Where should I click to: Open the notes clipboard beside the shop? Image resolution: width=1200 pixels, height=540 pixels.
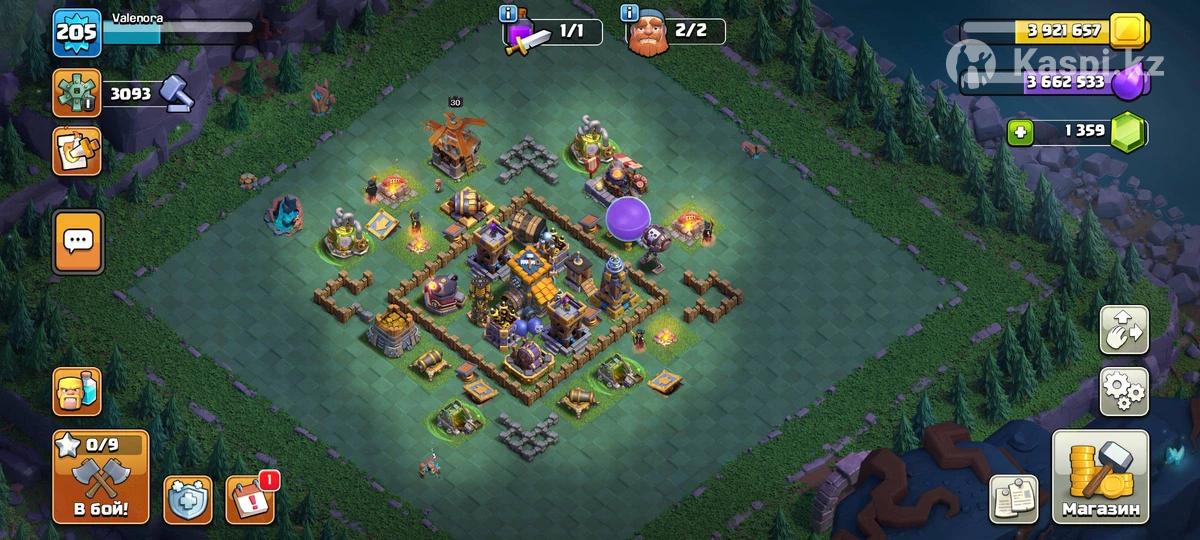tap(1014, 498)
